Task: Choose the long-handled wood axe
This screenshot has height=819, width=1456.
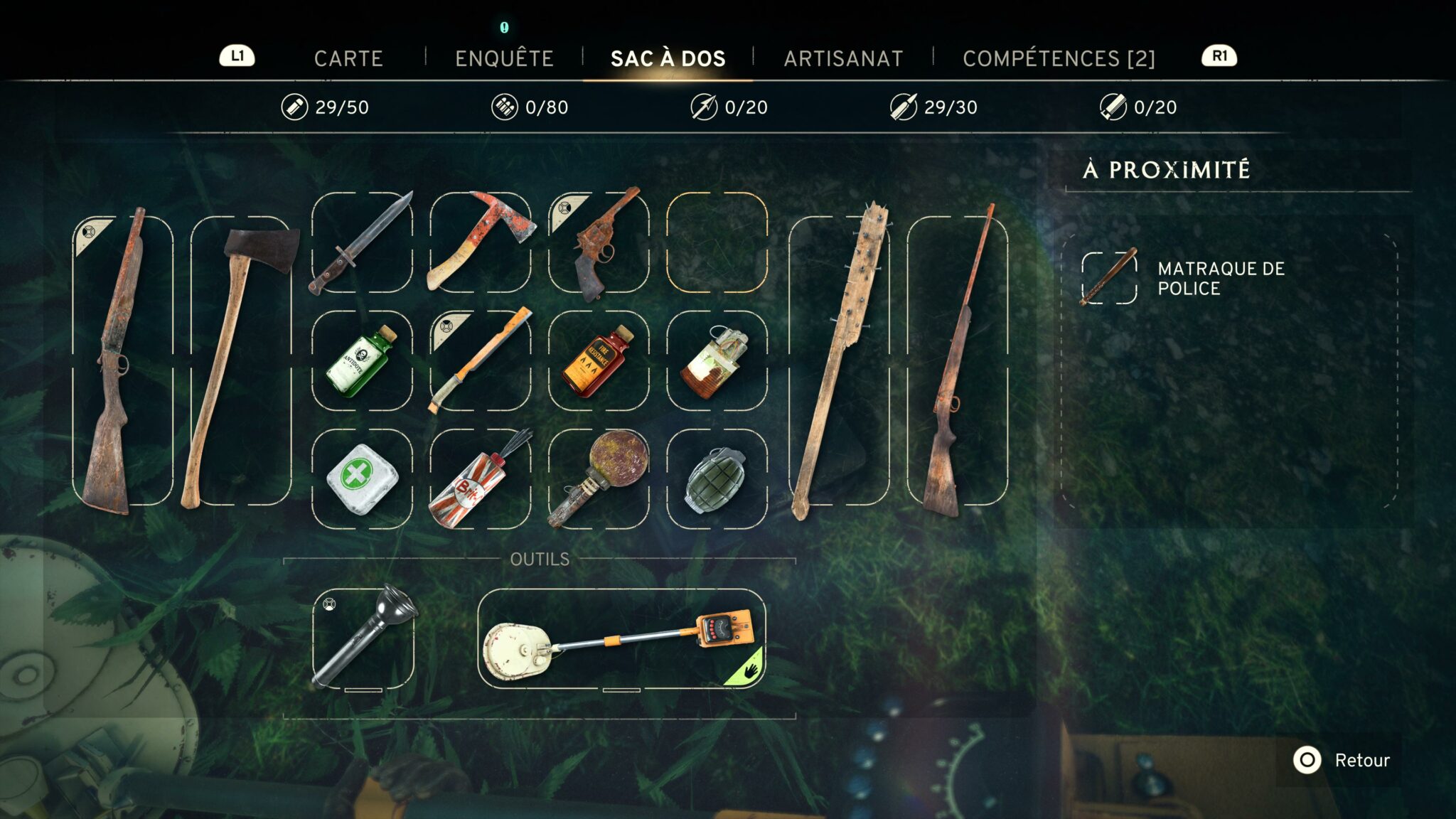Action: coord(241,361)
